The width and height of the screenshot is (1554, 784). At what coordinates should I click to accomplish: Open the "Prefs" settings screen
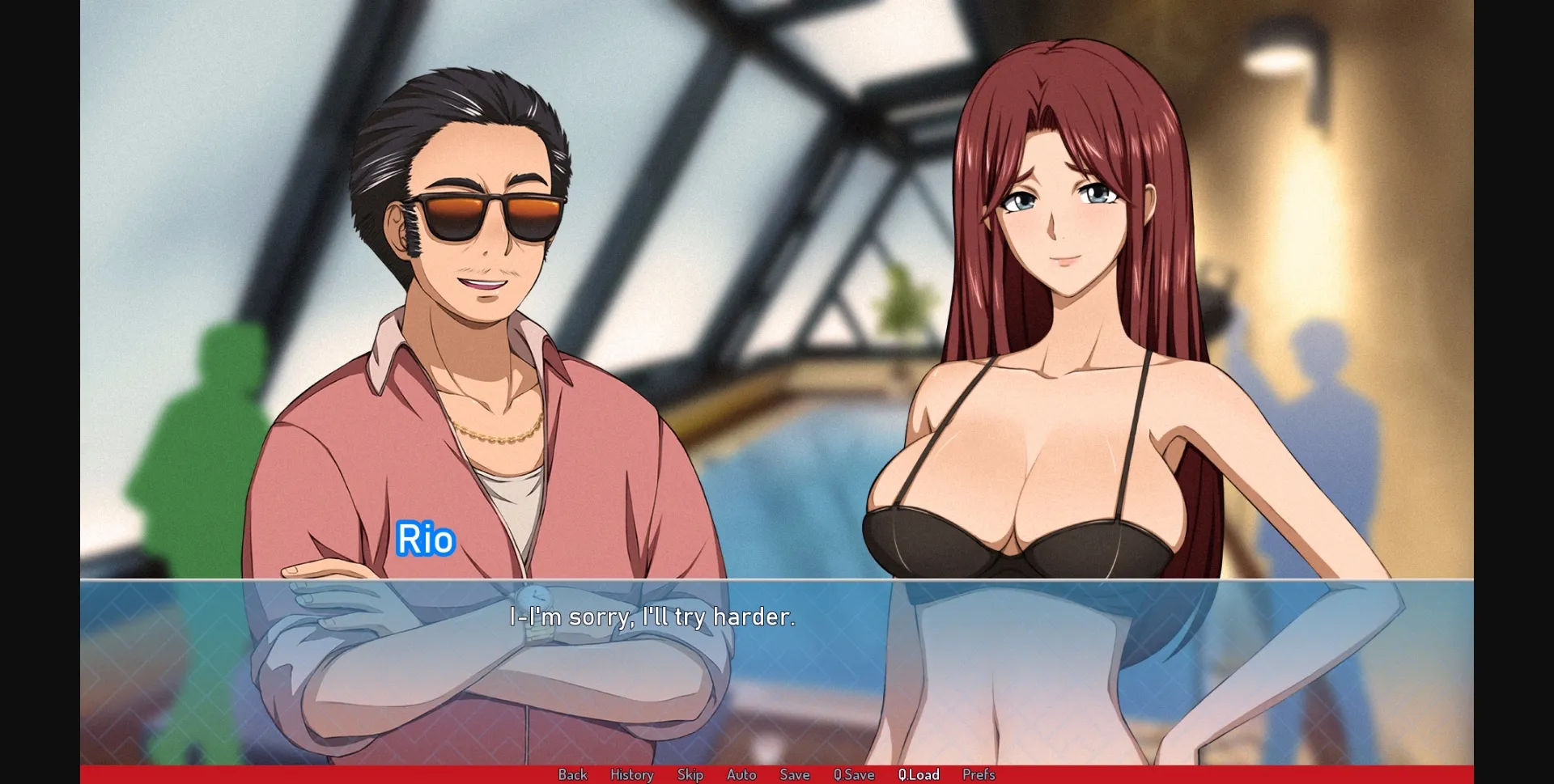coord(979,774)
